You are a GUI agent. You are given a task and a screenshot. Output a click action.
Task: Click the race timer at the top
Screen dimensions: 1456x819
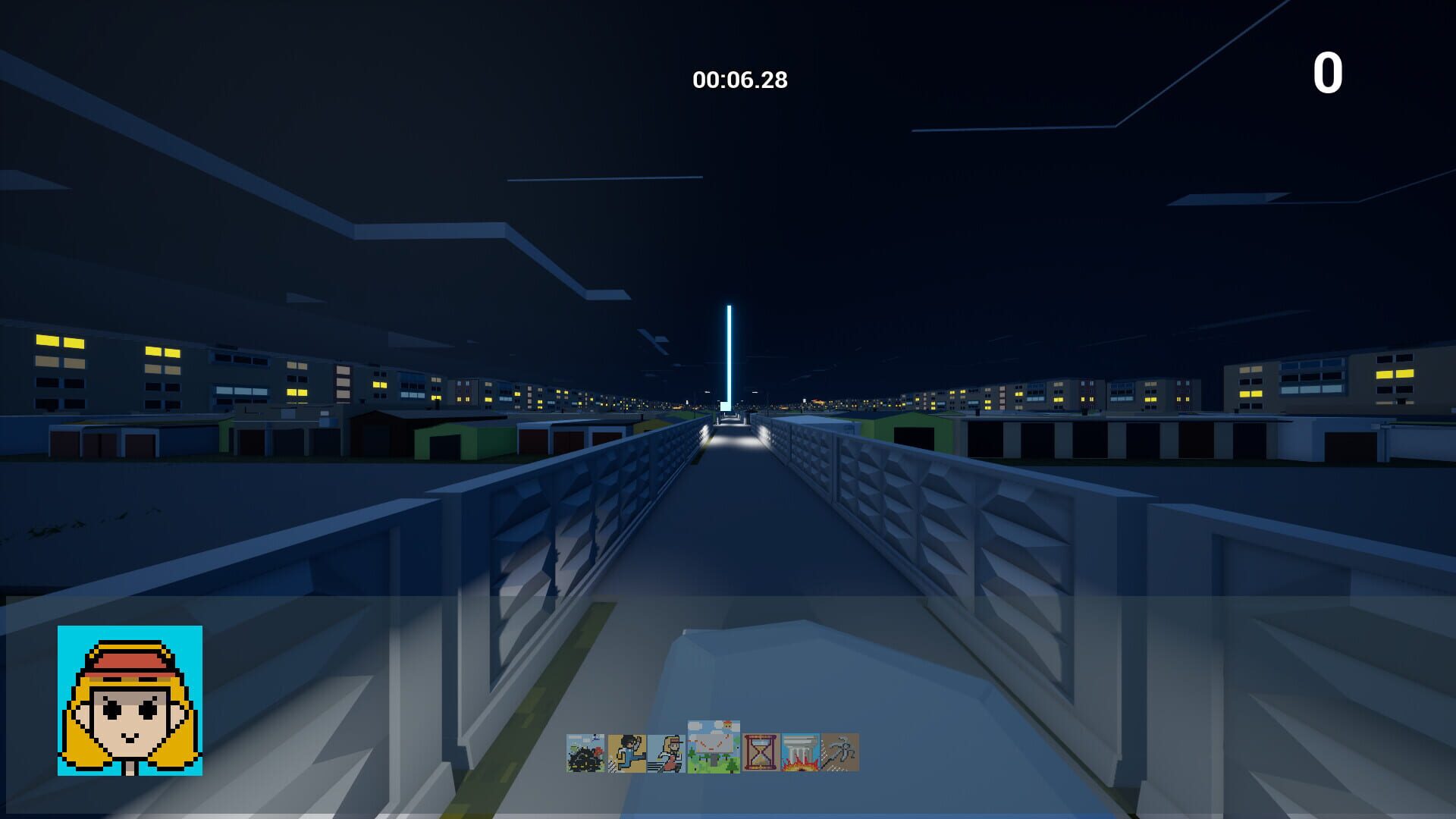[x=741, y=76]
